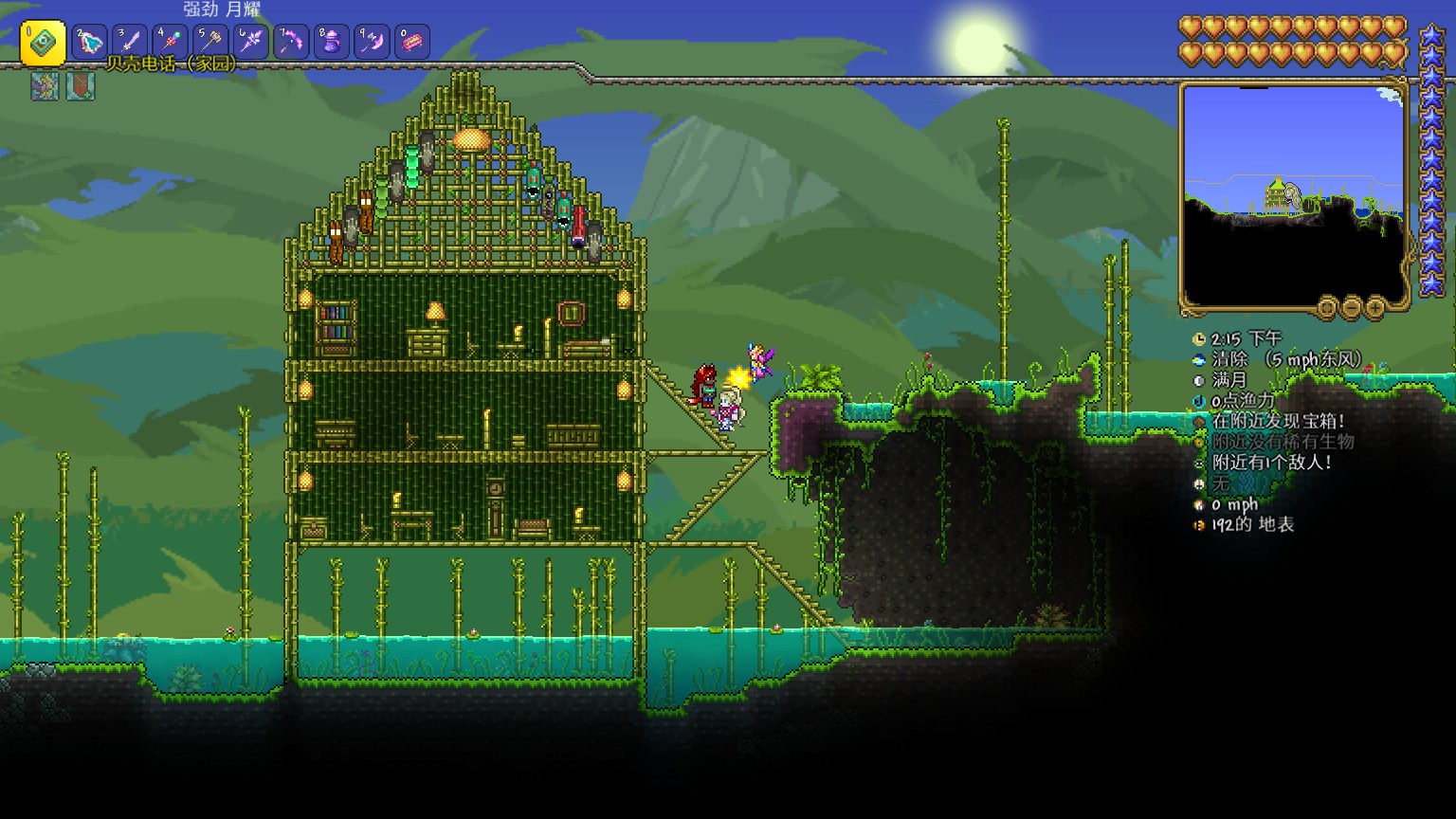Select the golden hammer in slot 5
The height and width of the screenshot is (819, 1456).
click(x=210, y=42)
